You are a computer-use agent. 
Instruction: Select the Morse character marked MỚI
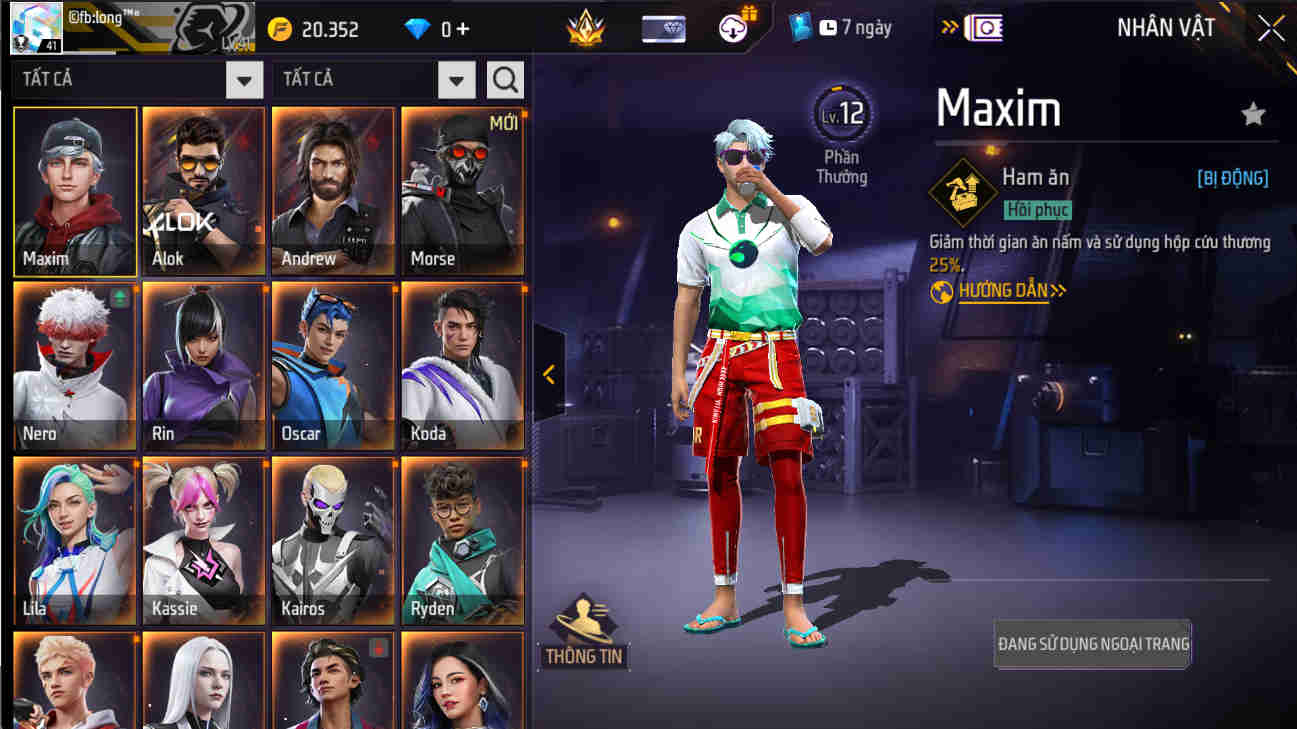point(462,190)
